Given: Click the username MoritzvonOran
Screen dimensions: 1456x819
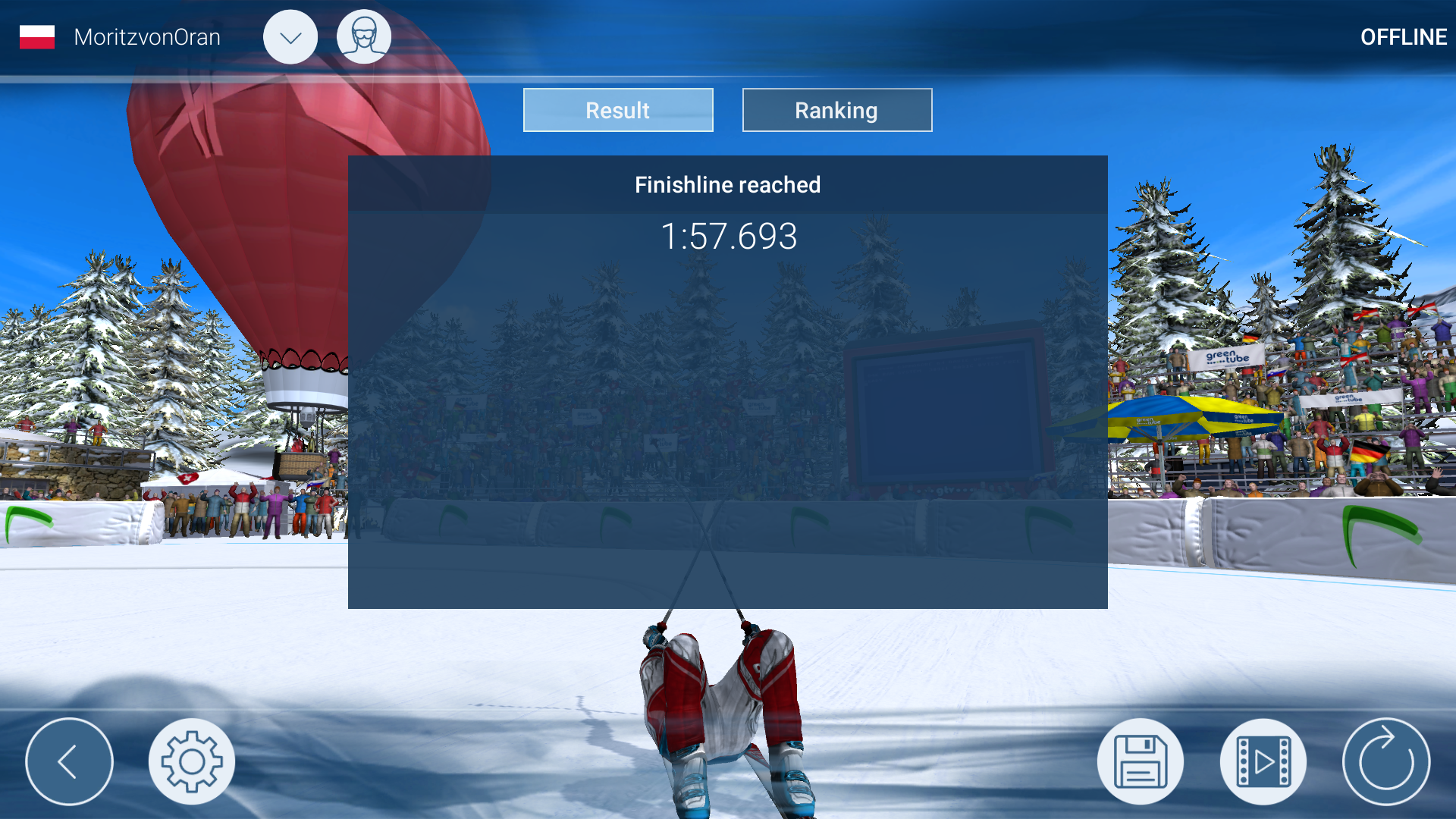Looking at the screenshot, I should click(x=146, y=36).
